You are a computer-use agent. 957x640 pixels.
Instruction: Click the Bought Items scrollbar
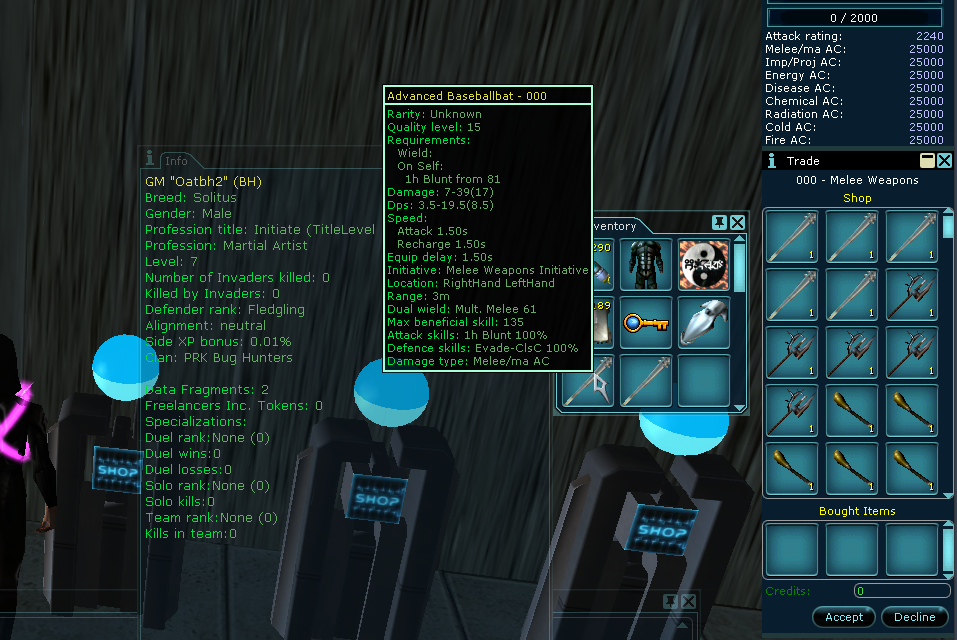pos(947,548)
